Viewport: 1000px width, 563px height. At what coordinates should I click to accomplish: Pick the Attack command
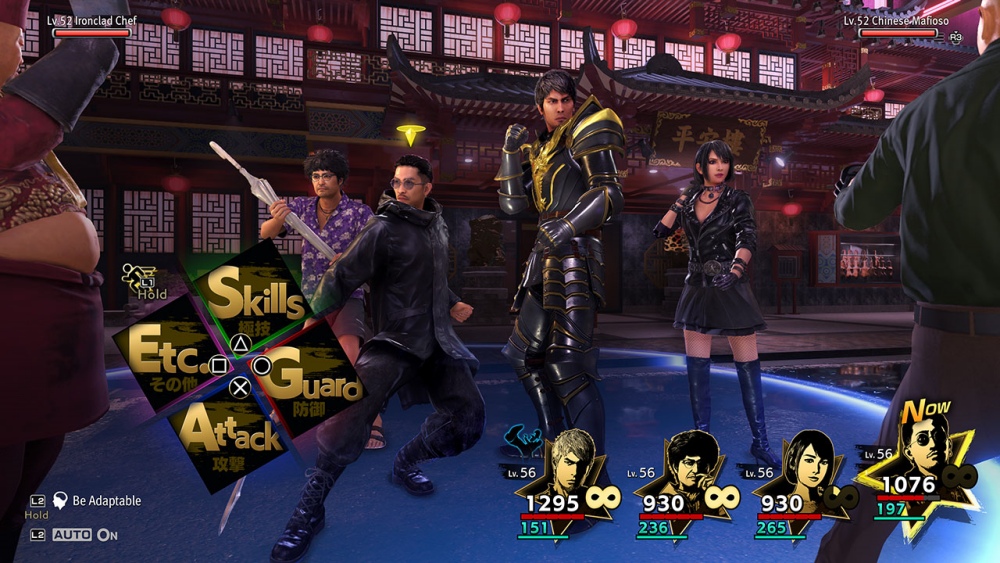coord(230,434)
